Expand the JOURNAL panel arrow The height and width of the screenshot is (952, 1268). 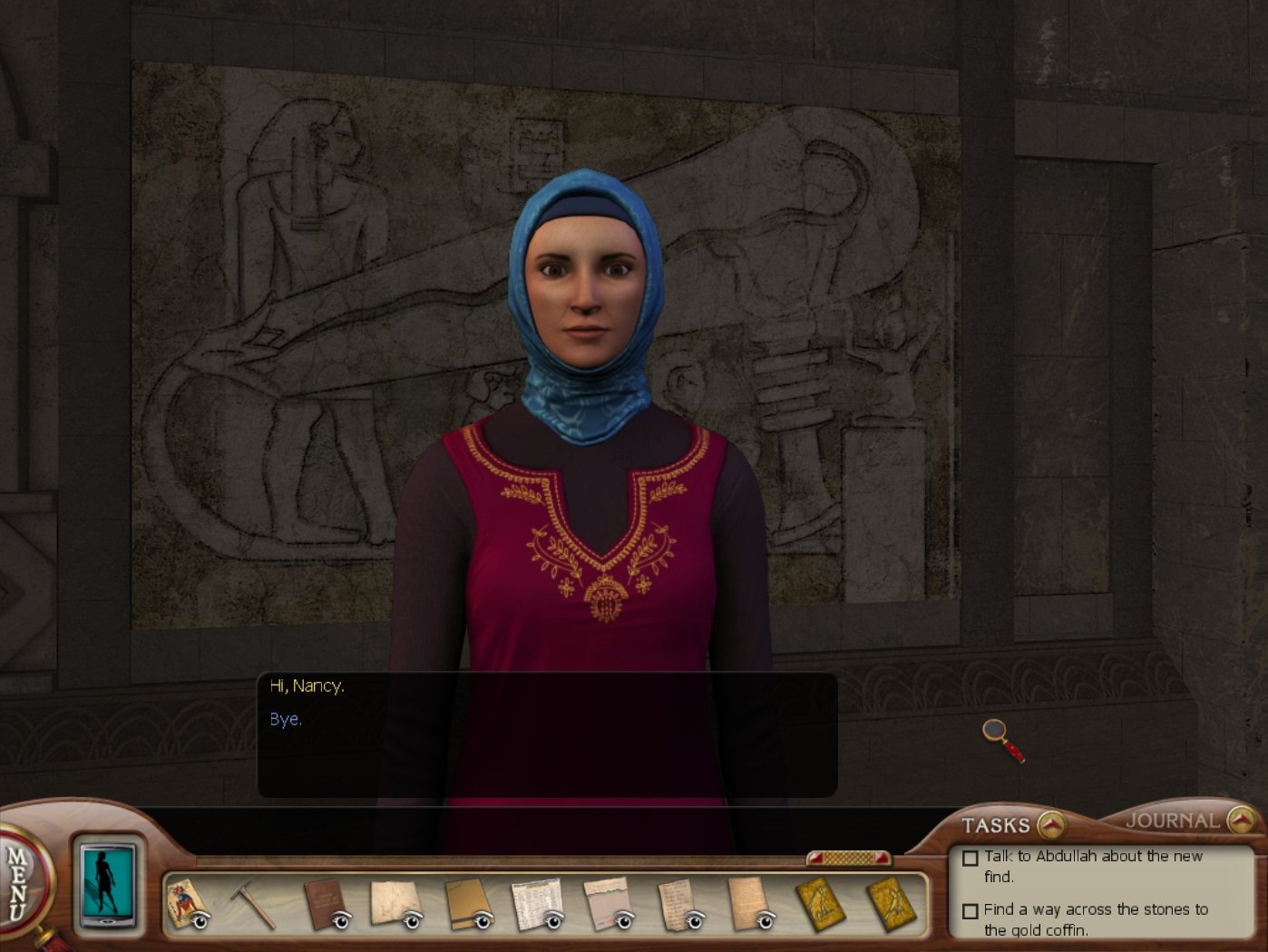(1240, 822)
